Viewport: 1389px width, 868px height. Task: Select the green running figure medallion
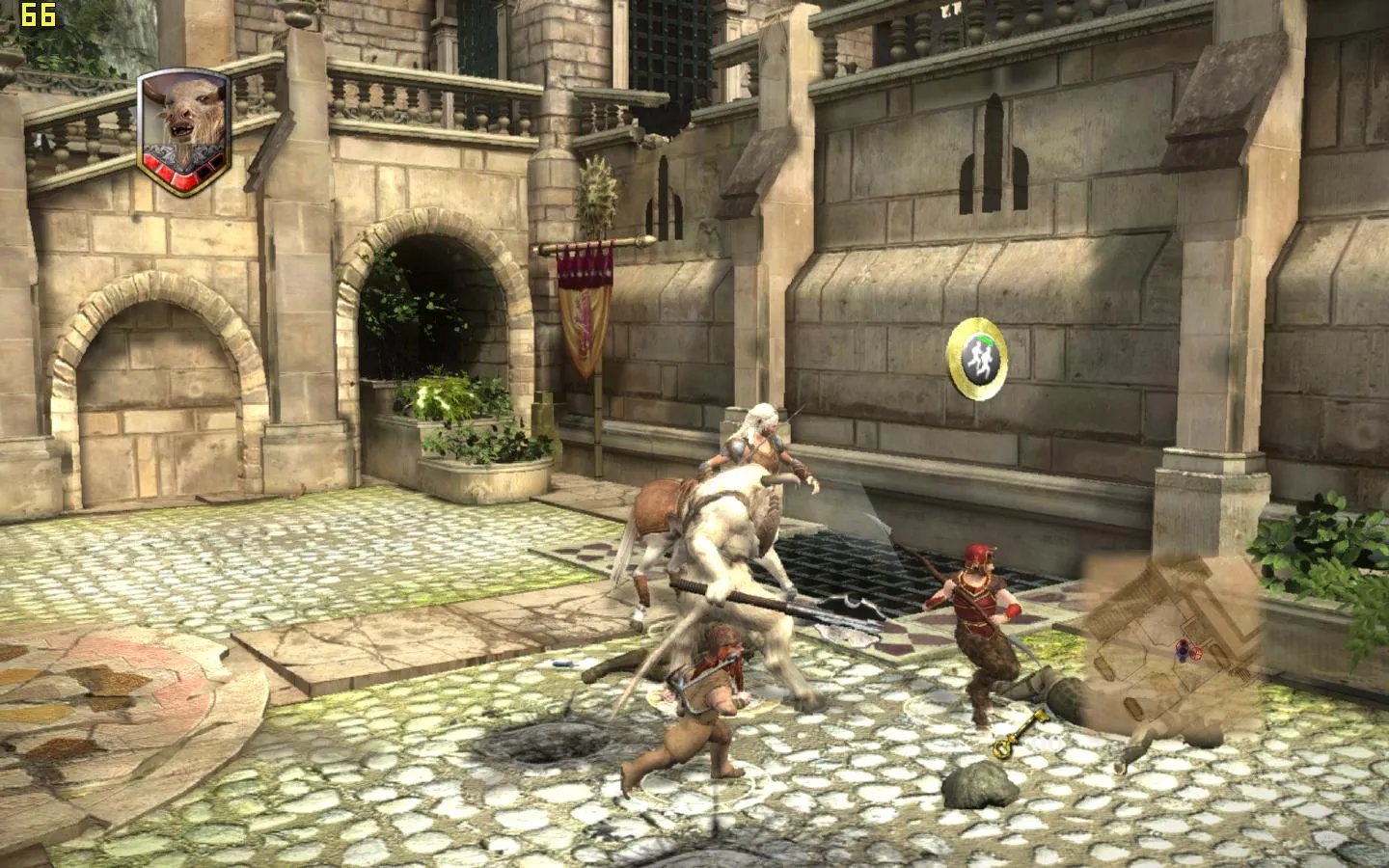(981, 358)
